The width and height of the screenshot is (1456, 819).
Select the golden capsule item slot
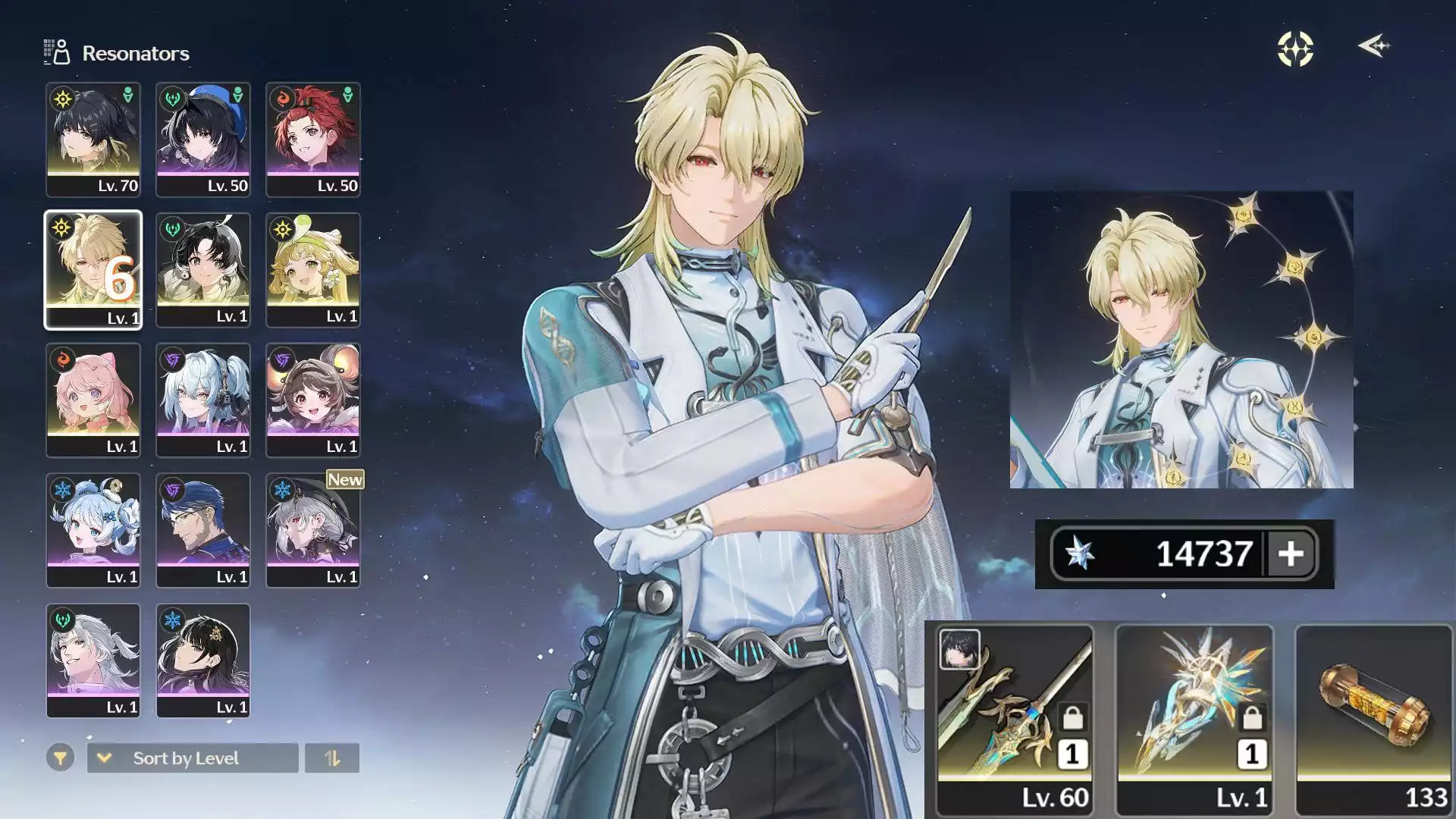pos(1373,719)
